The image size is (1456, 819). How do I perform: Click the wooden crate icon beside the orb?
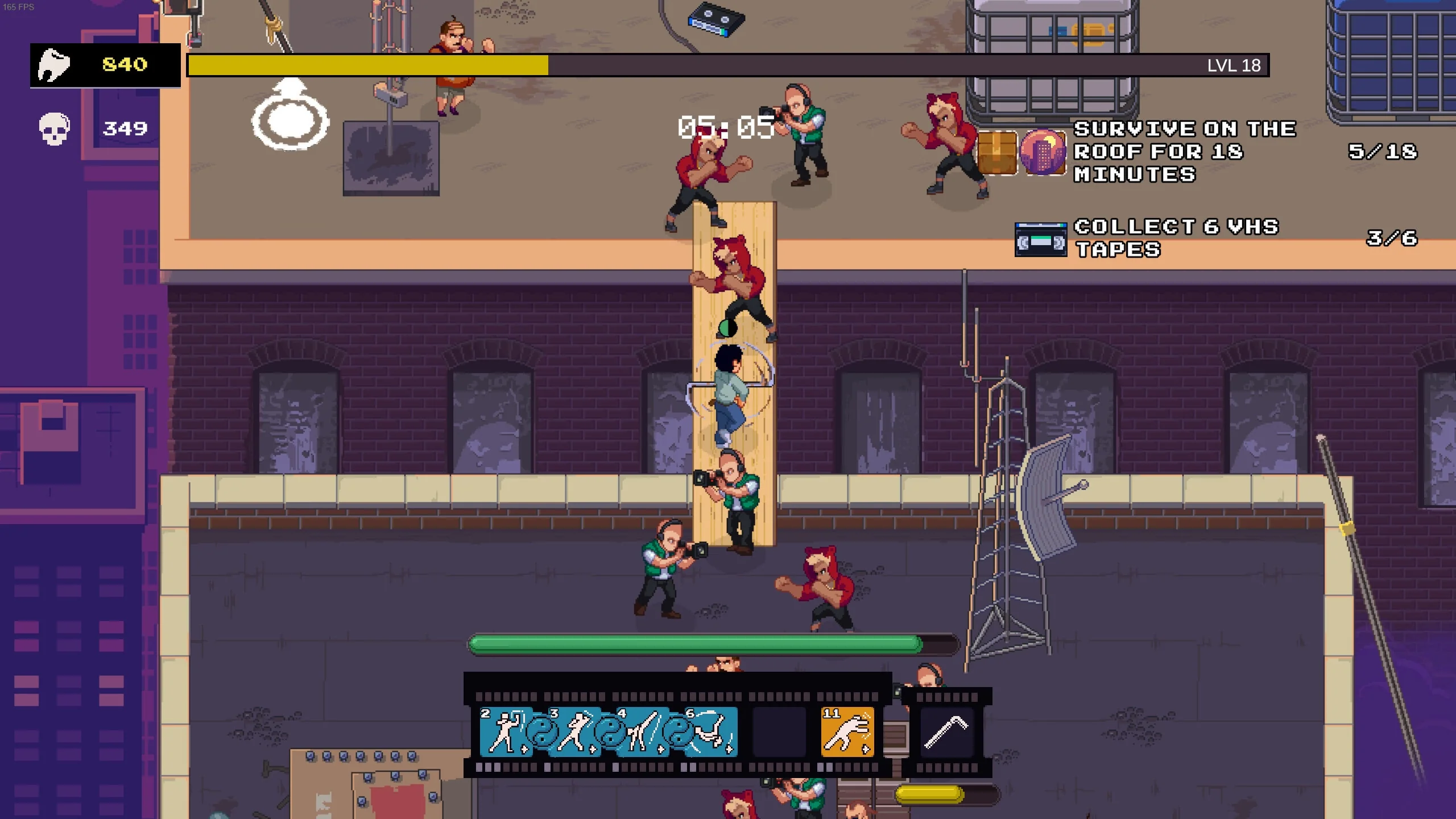(997, 152)
